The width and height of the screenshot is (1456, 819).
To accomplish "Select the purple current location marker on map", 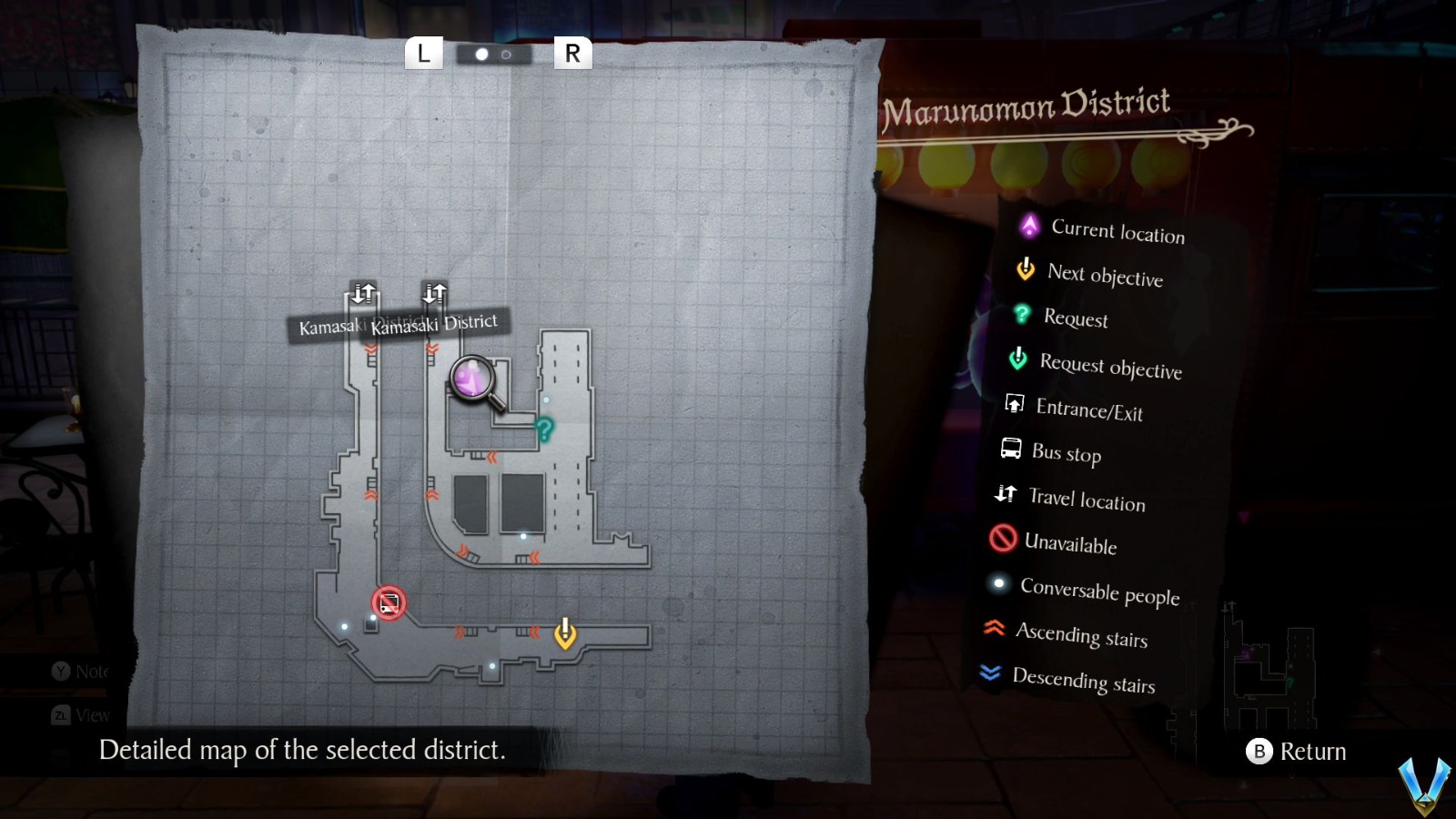I will click(x=470, y=377).
